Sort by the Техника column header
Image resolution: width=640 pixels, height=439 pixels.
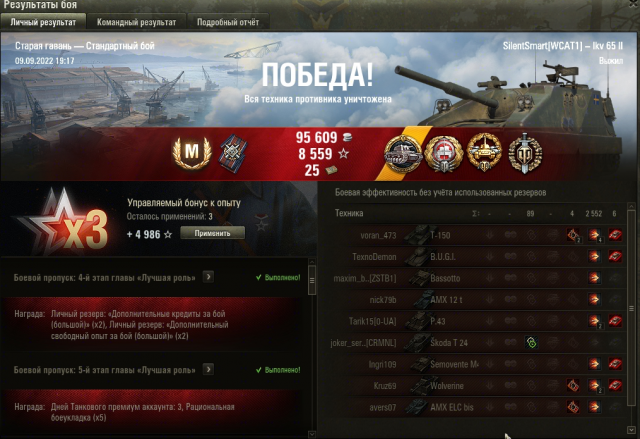[x=349, y=213]
